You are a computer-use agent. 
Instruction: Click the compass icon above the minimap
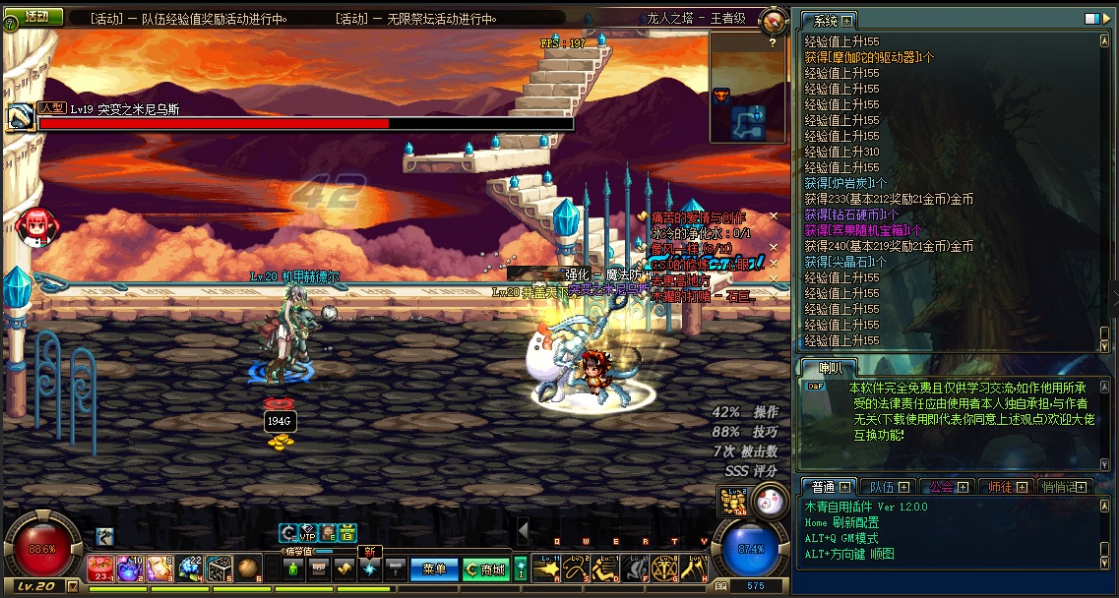(773, 21)
